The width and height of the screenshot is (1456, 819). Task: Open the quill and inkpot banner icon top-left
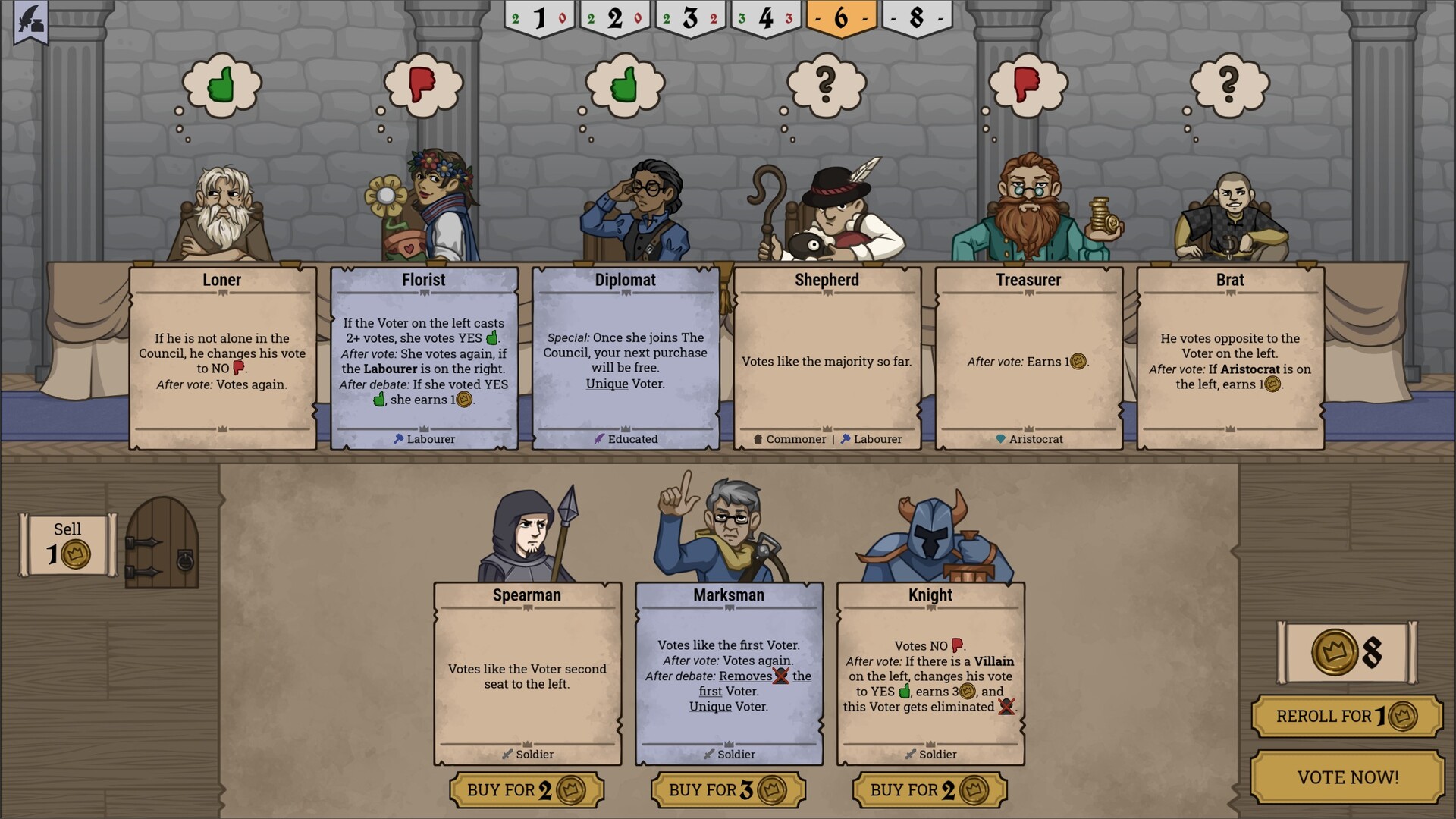coord(30,19)
